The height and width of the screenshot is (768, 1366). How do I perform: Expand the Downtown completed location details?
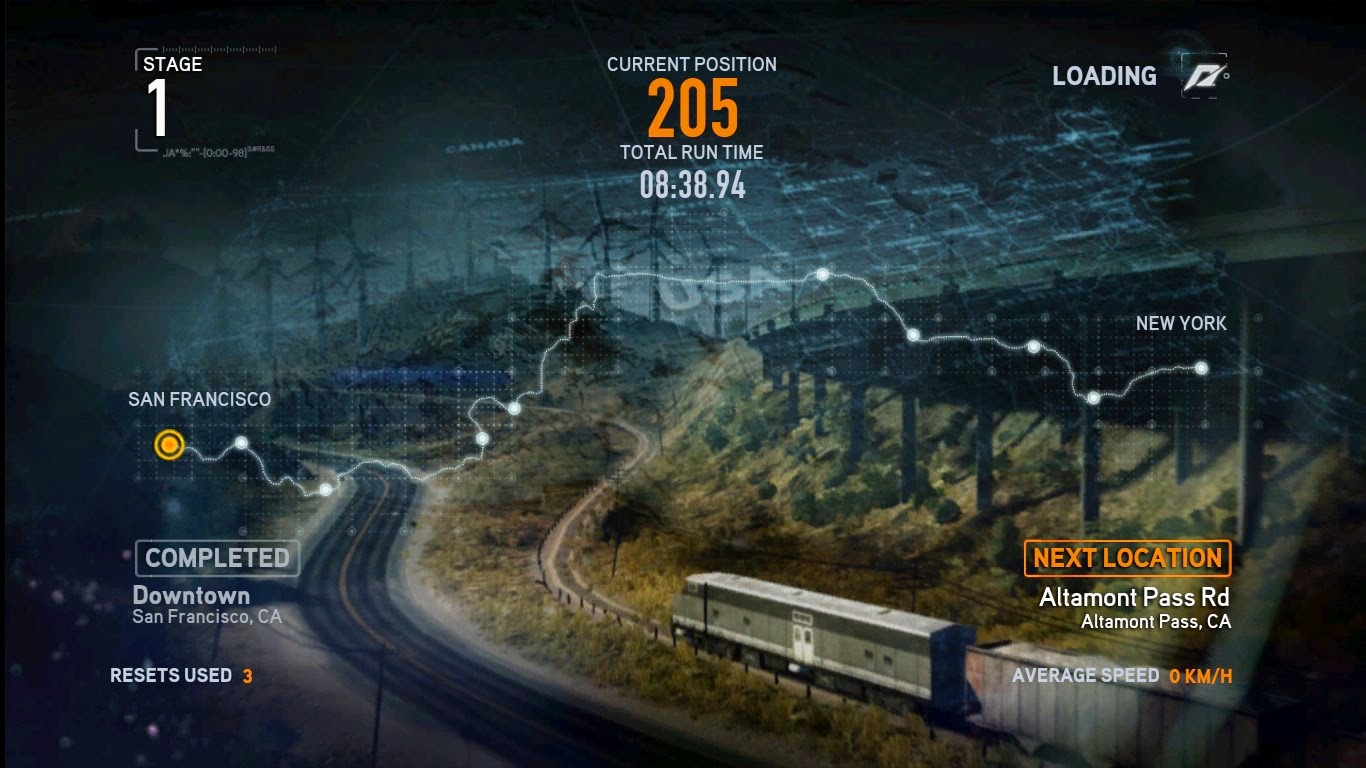[190, 595]
